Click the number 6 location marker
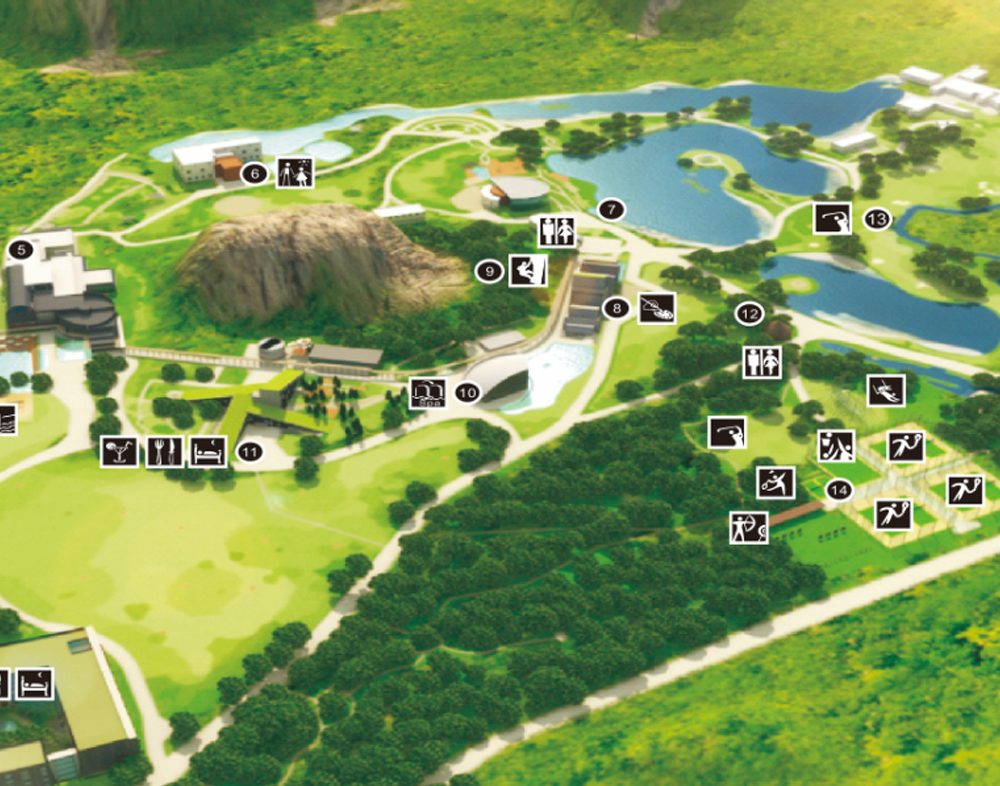 pyautogui.click(x=256, y=174)
